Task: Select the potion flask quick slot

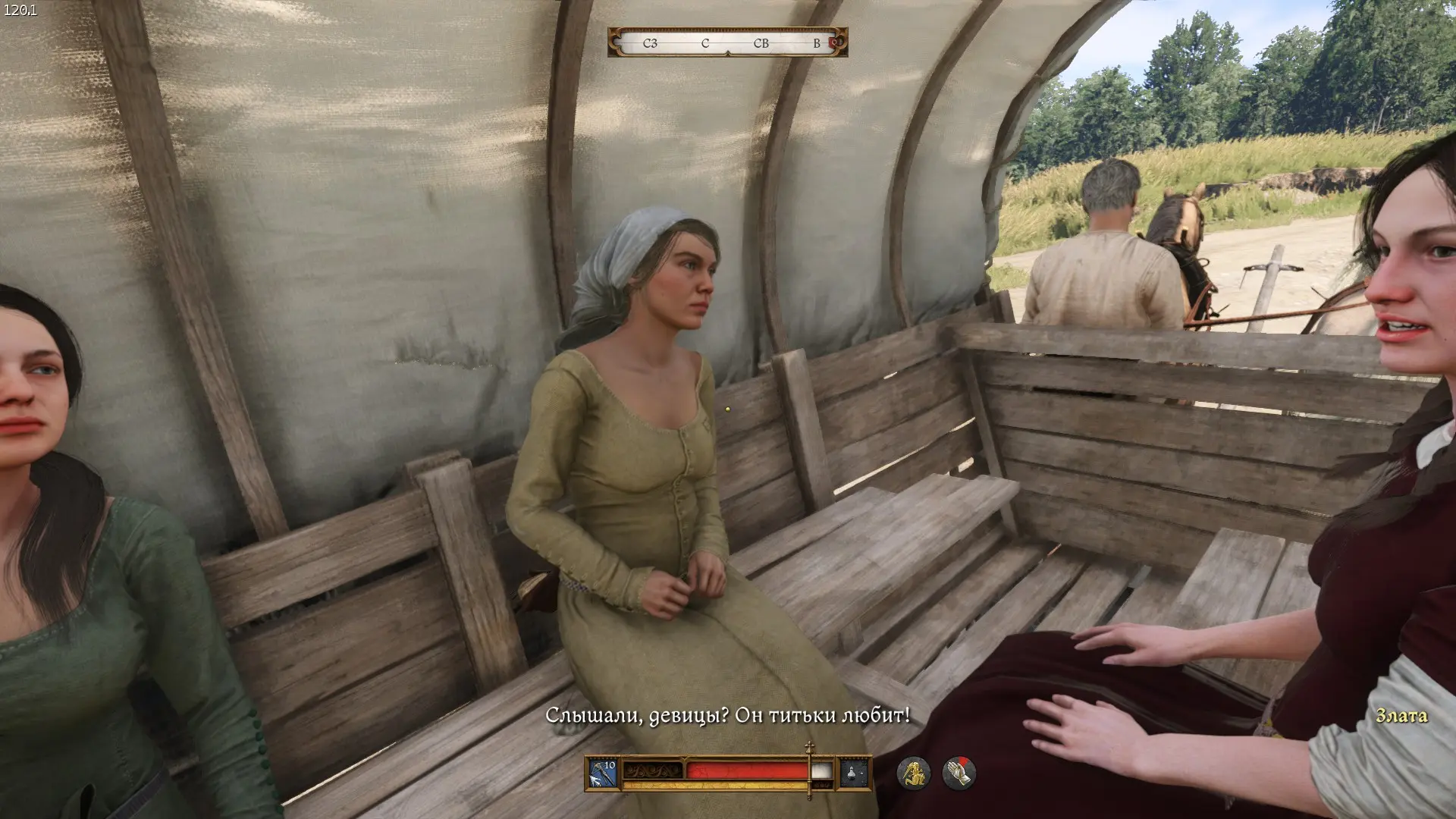Action: pos(854,773)
